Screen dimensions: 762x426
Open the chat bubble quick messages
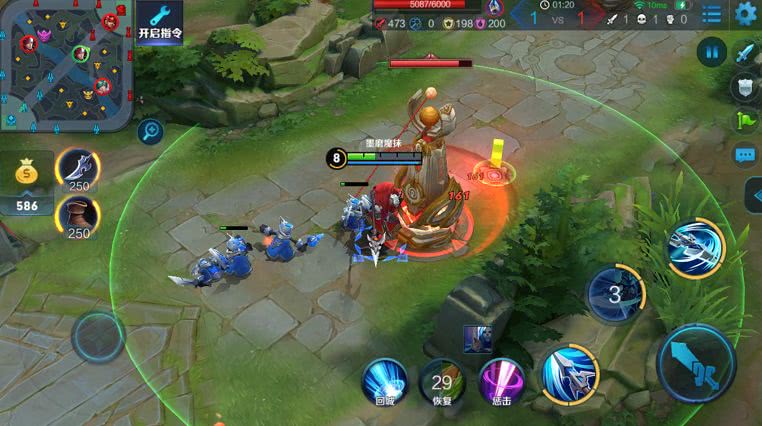pyautogui.click(x=746, y=155)
